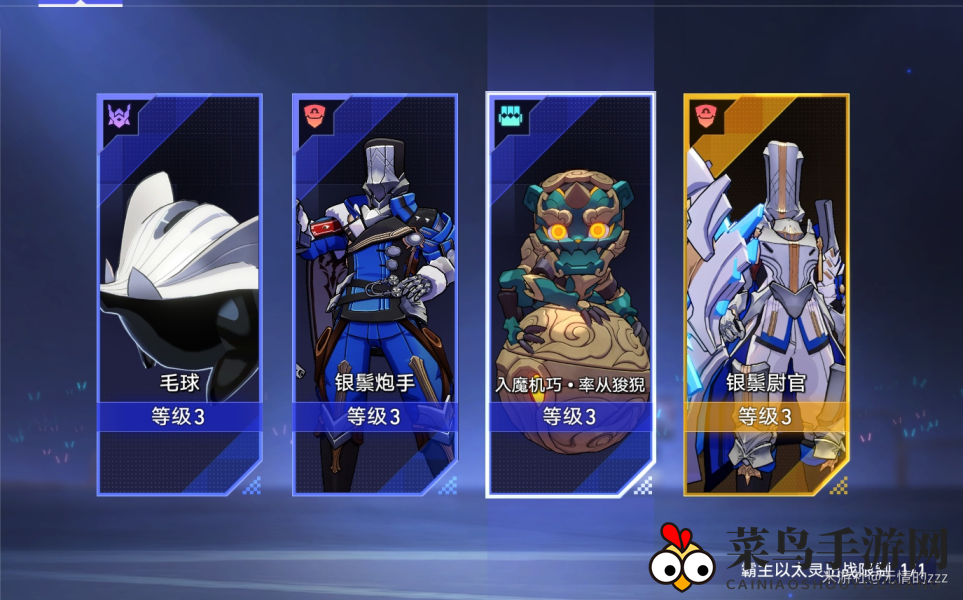This screenshot has width=963, height=600.
Task: Select the 毛球 character card
Action: [179, 294]
